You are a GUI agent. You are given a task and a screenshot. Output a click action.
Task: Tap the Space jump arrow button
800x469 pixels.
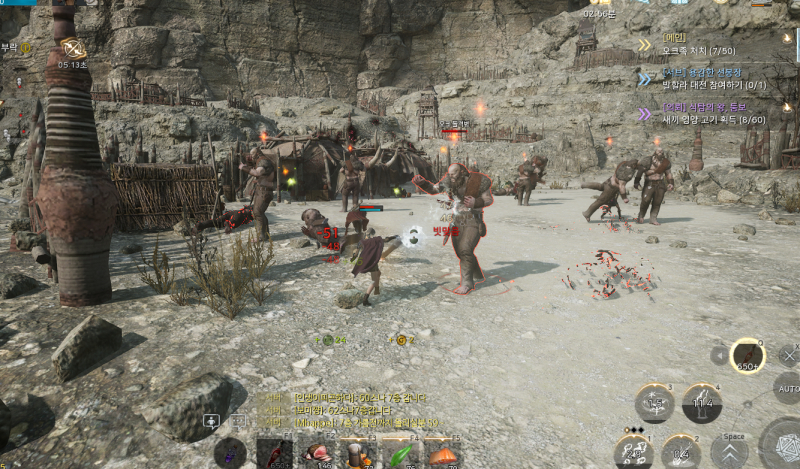[730, 452]
